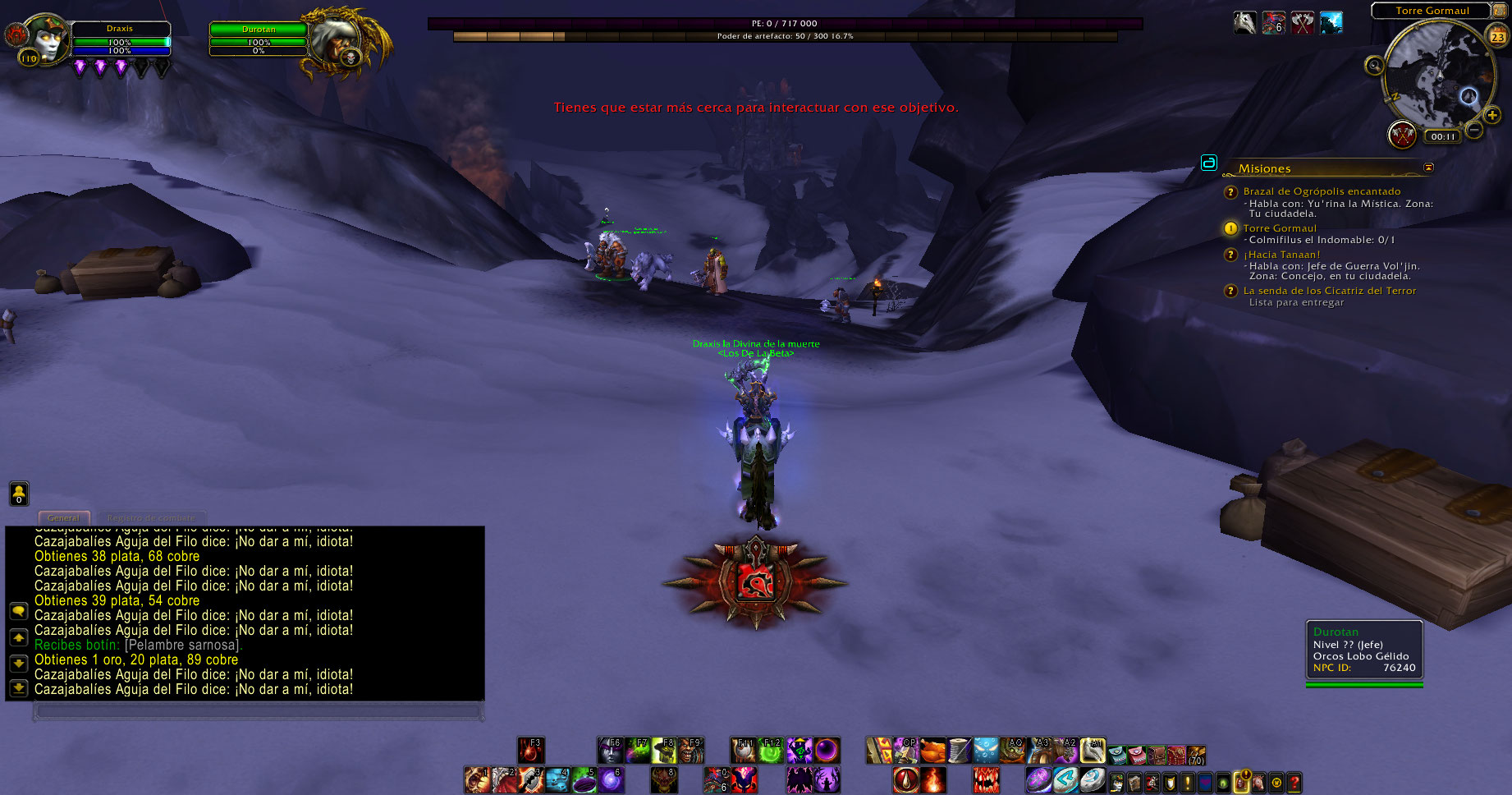The image size is (1512, 795).
Task: Select Draxis player portrait
Action: [45, 39]
